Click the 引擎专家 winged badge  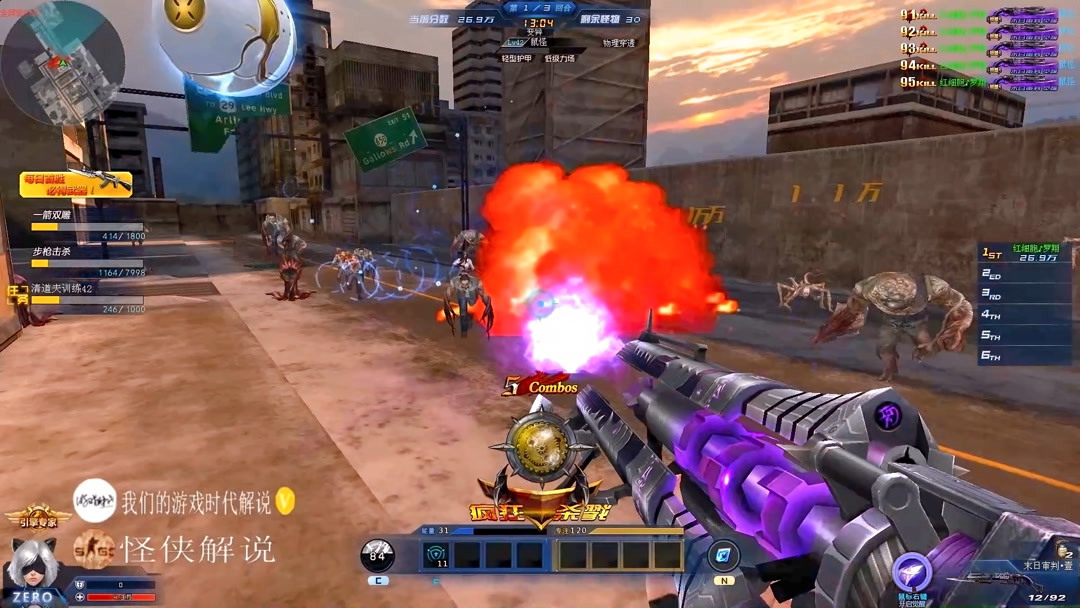[x=37, y=517]
